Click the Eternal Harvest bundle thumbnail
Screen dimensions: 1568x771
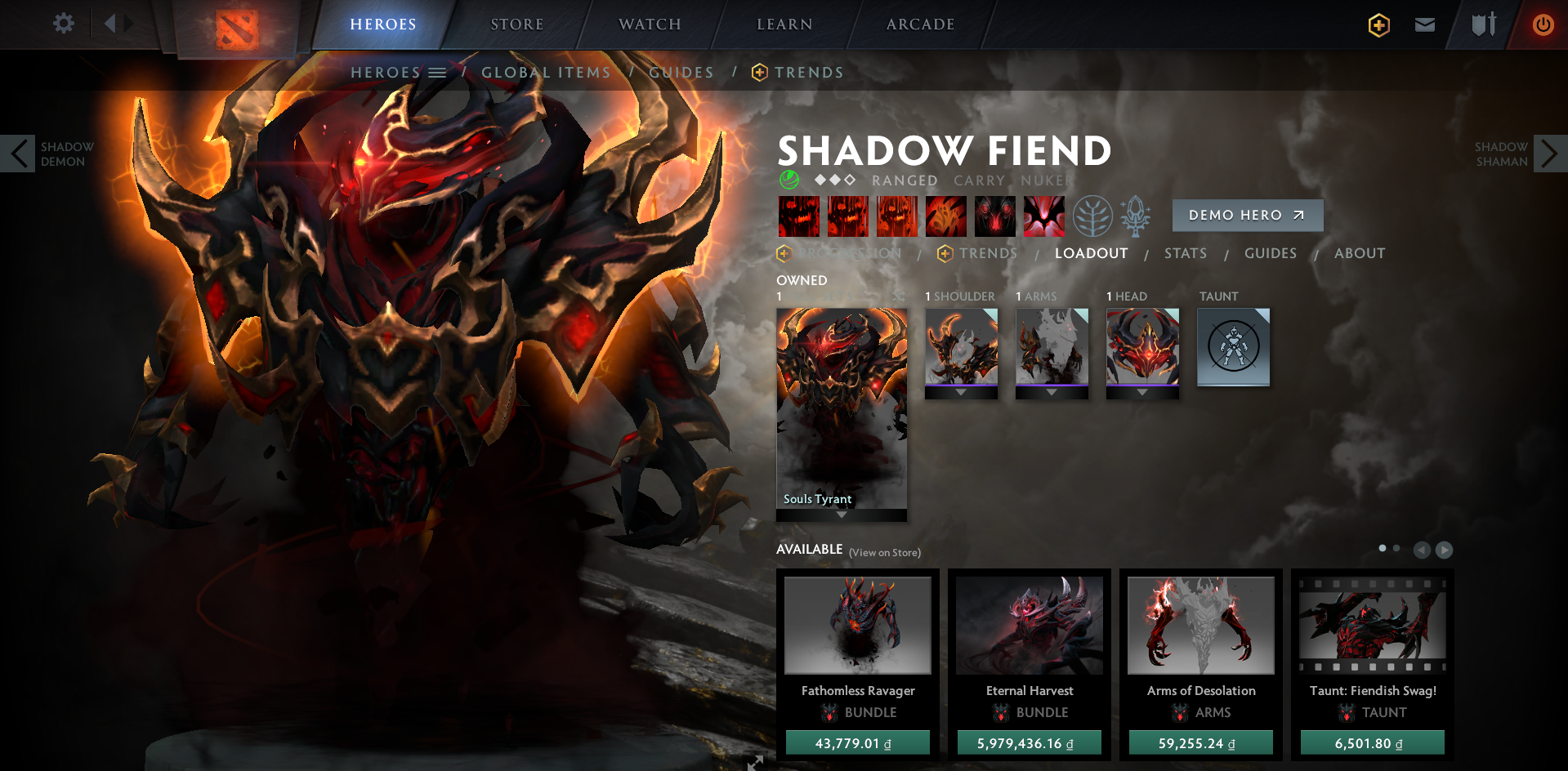(1029, 625)
